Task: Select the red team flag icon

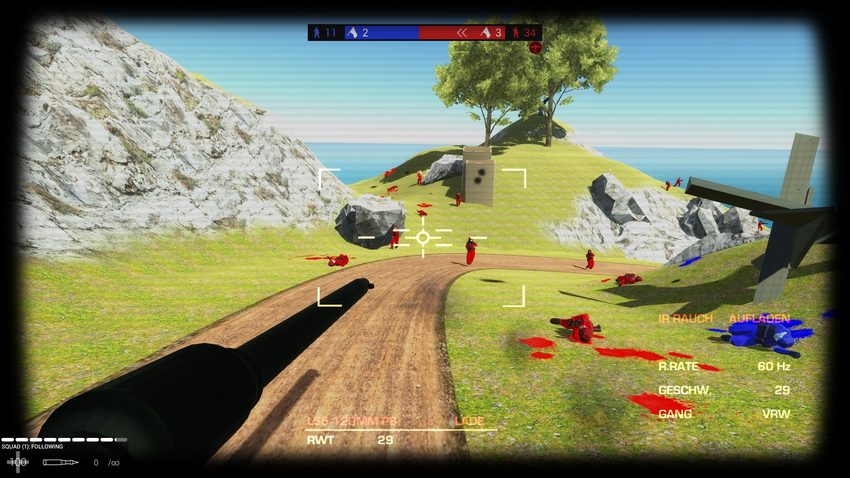Action: tap(485, 33)
